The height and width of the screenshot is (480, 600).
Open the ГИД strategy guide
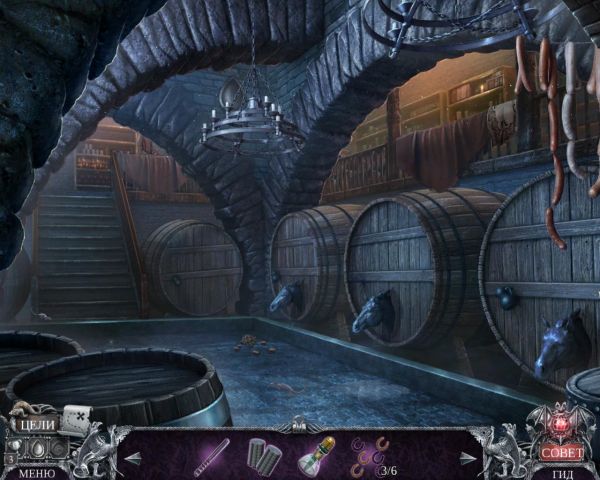click(x=562, y=473)
